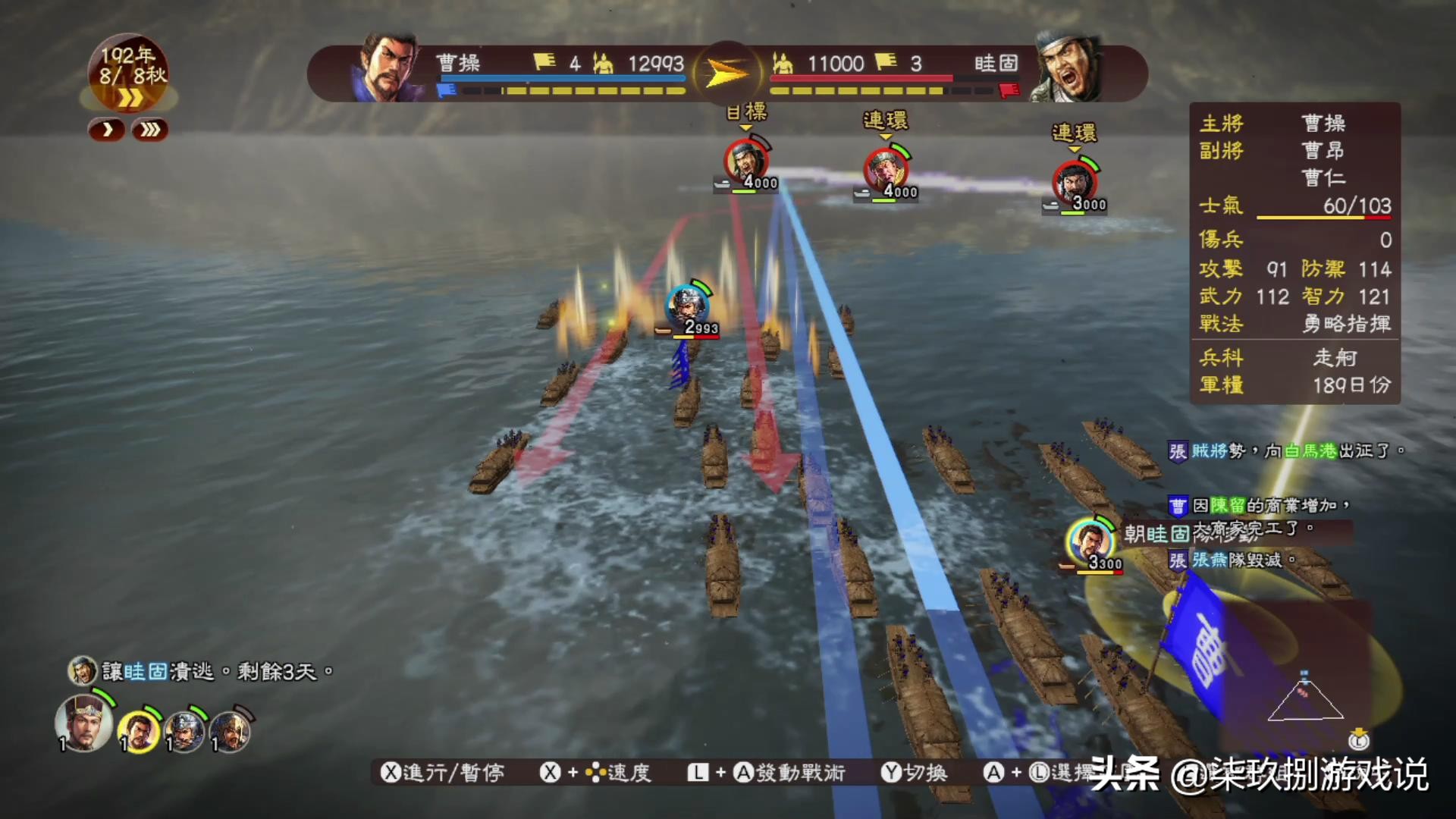This screenshot has width=1456, height=819.
Task: Set battle speed to triple arrow fast-forward
Action: coord(150,130)
